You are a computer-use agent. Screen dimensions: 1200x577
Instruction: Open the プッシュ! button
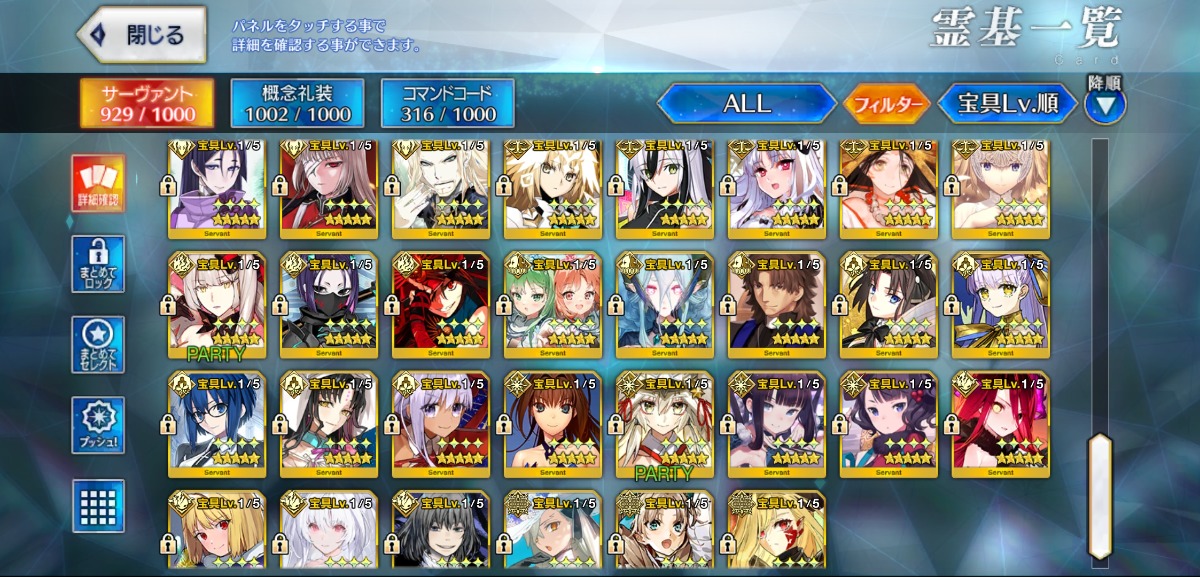click(x=98, y=426)
